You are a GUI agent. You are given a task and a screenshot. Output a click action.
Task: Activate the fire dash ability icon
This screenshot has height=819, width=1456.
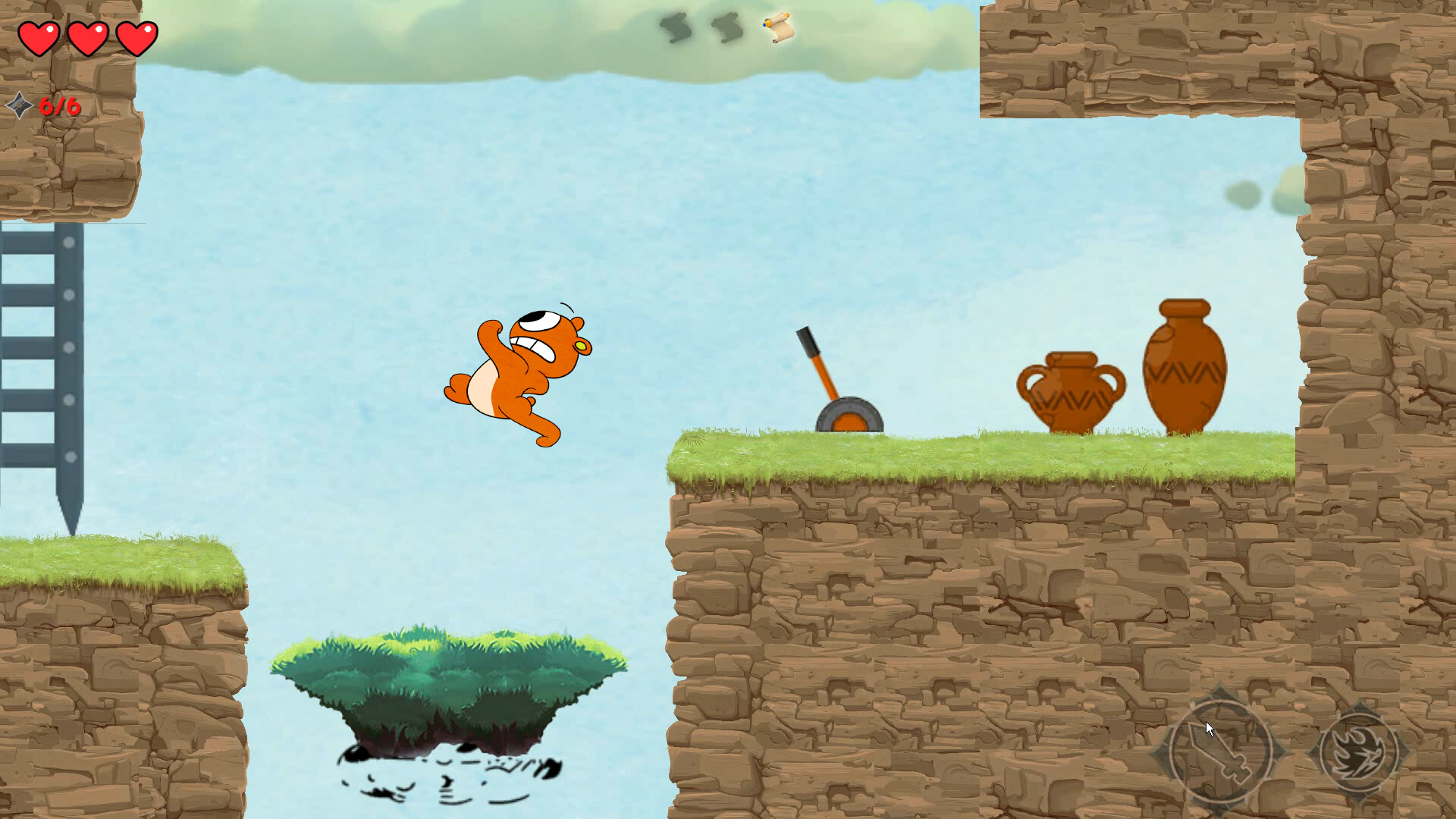point(1360,752)
